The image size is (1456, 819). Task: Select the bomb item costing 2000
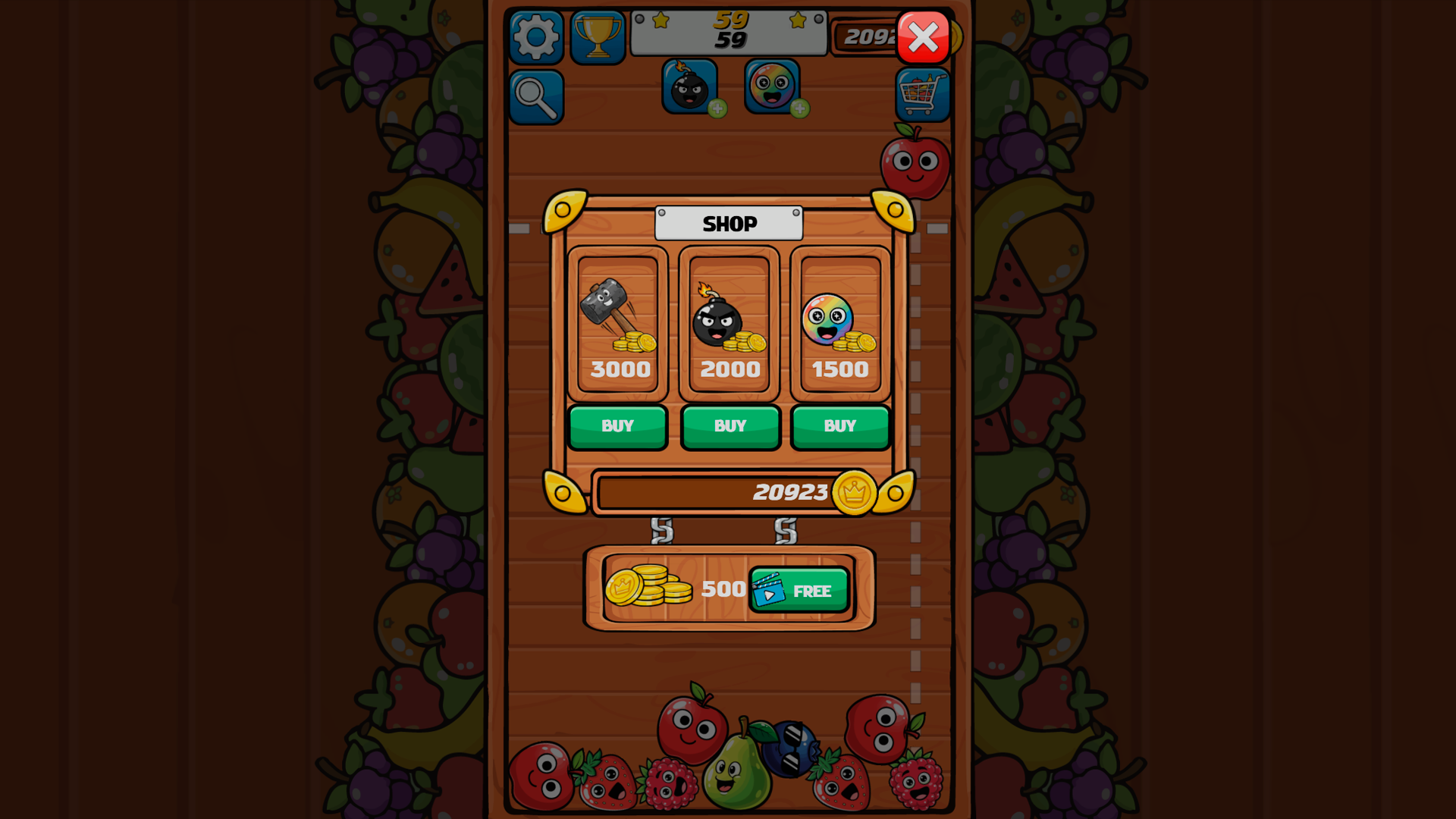tap(729, 318)
